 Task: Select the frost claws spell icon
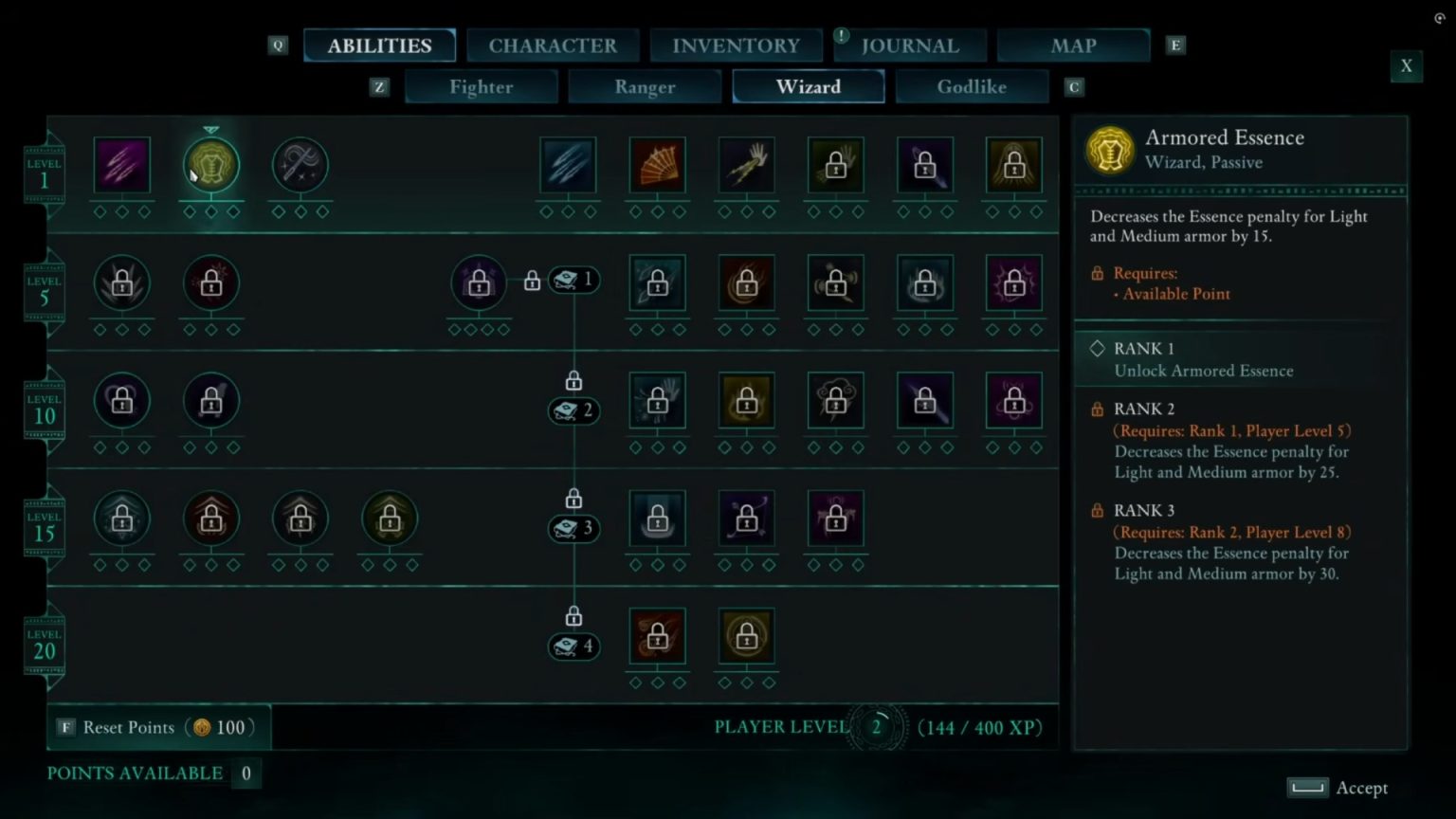coord(568,164)
